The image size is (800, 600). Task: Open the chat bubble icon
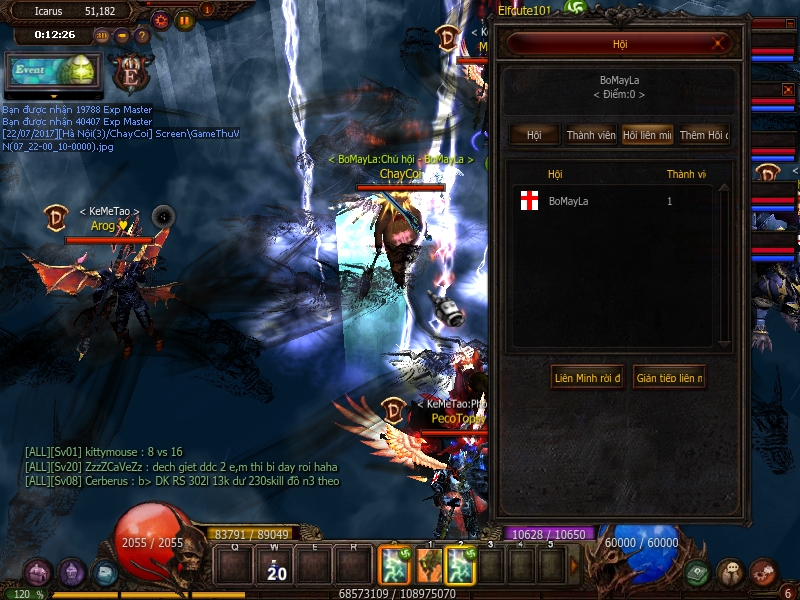(731, 573)
